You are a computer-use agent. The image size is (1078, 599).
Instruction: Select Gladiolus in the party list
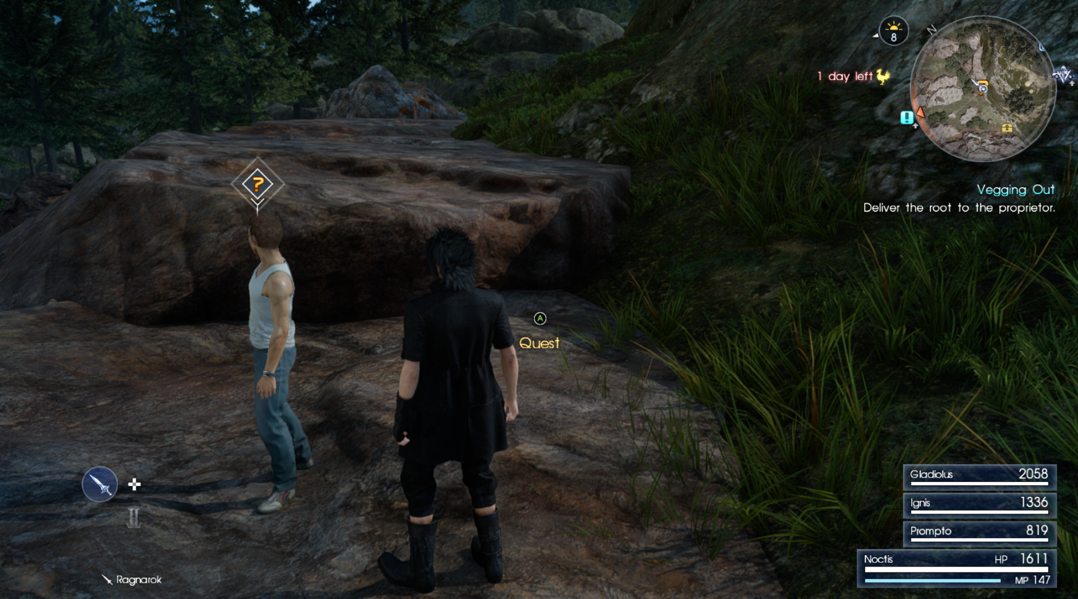pos(978,476)
